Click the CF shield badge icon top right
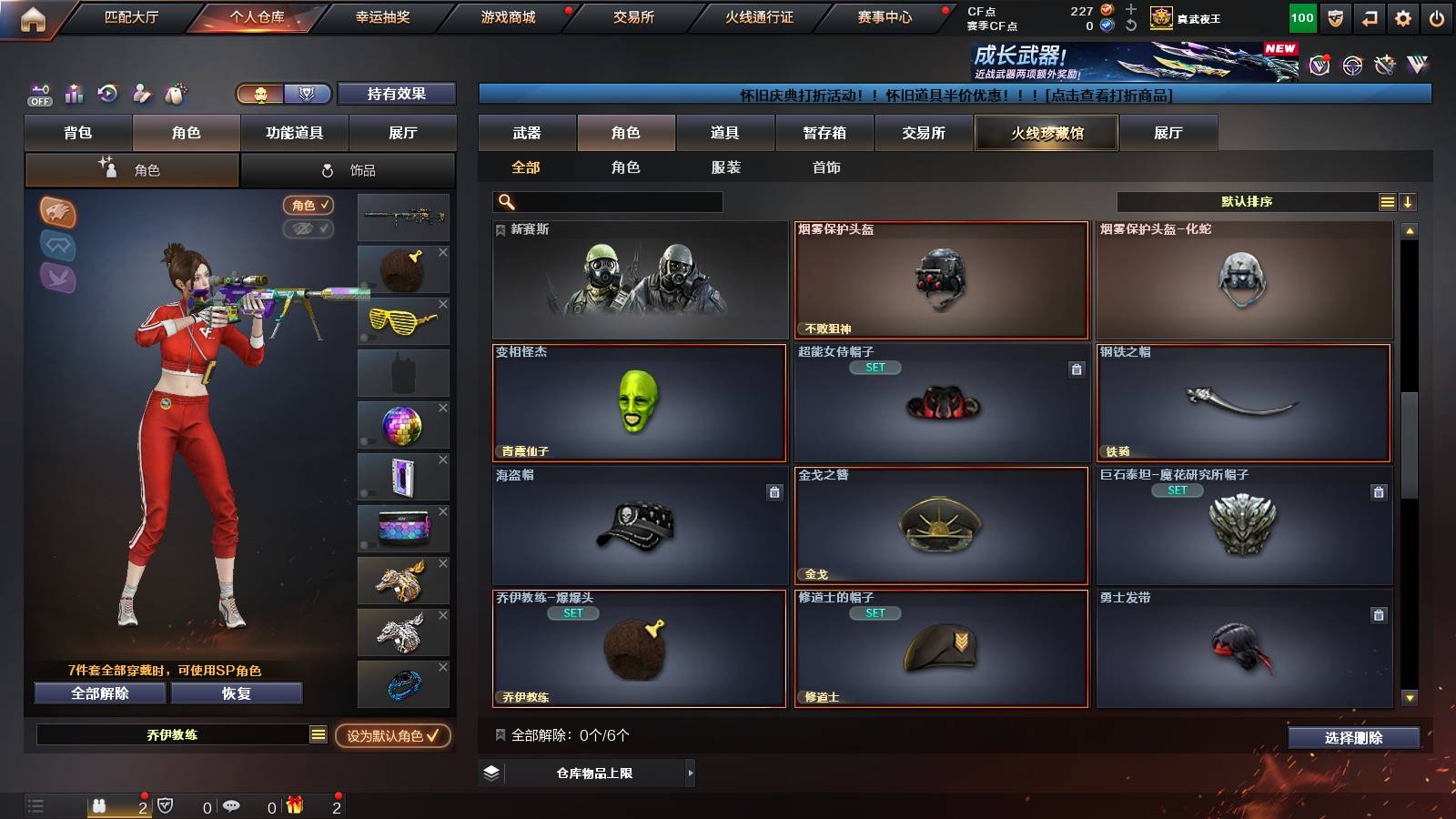1456x819 pixels. pyautogui.click(x=1334, y=15)
